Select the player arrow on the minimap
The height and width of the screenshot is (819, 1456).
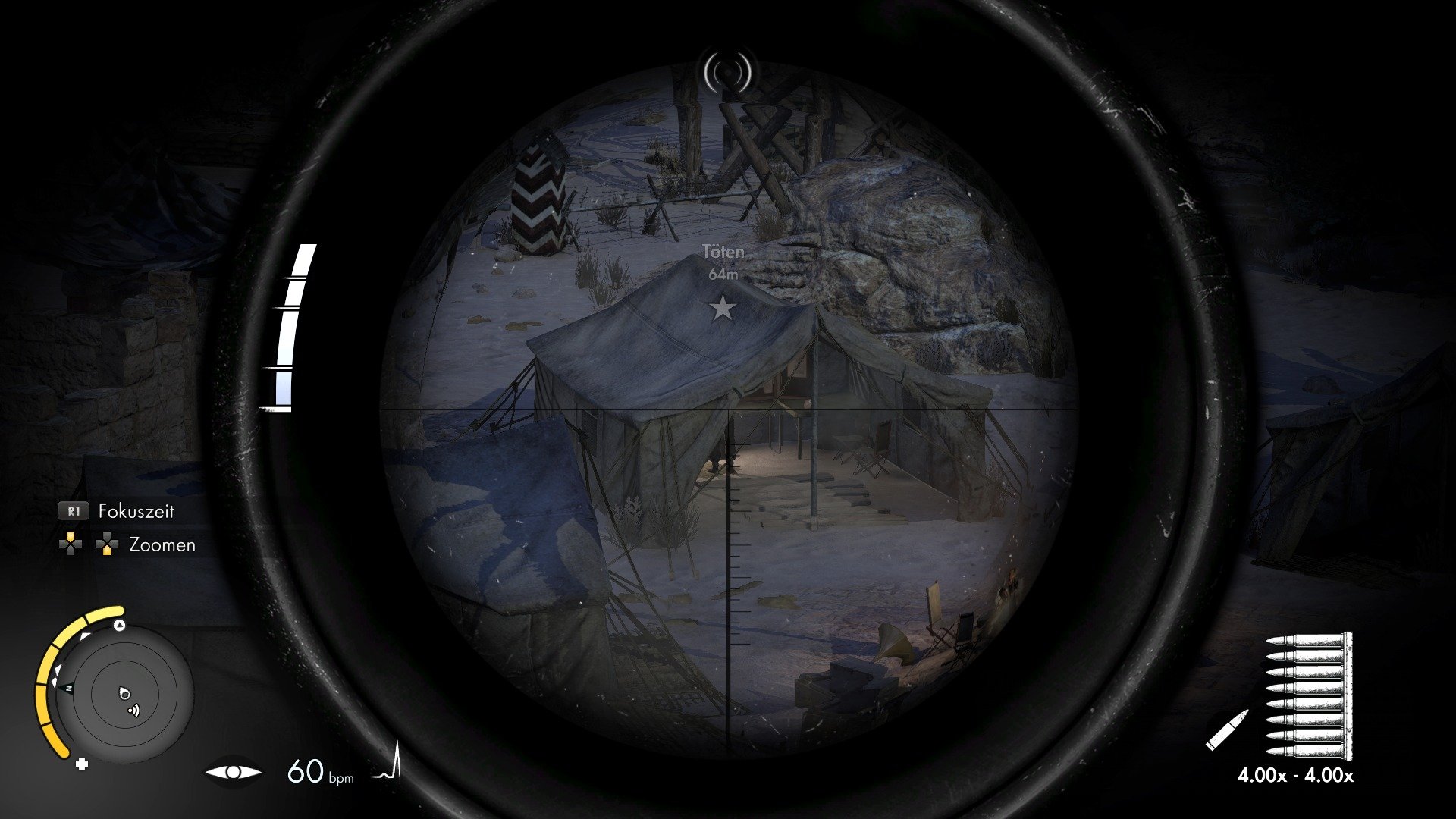tap(125, 694)
